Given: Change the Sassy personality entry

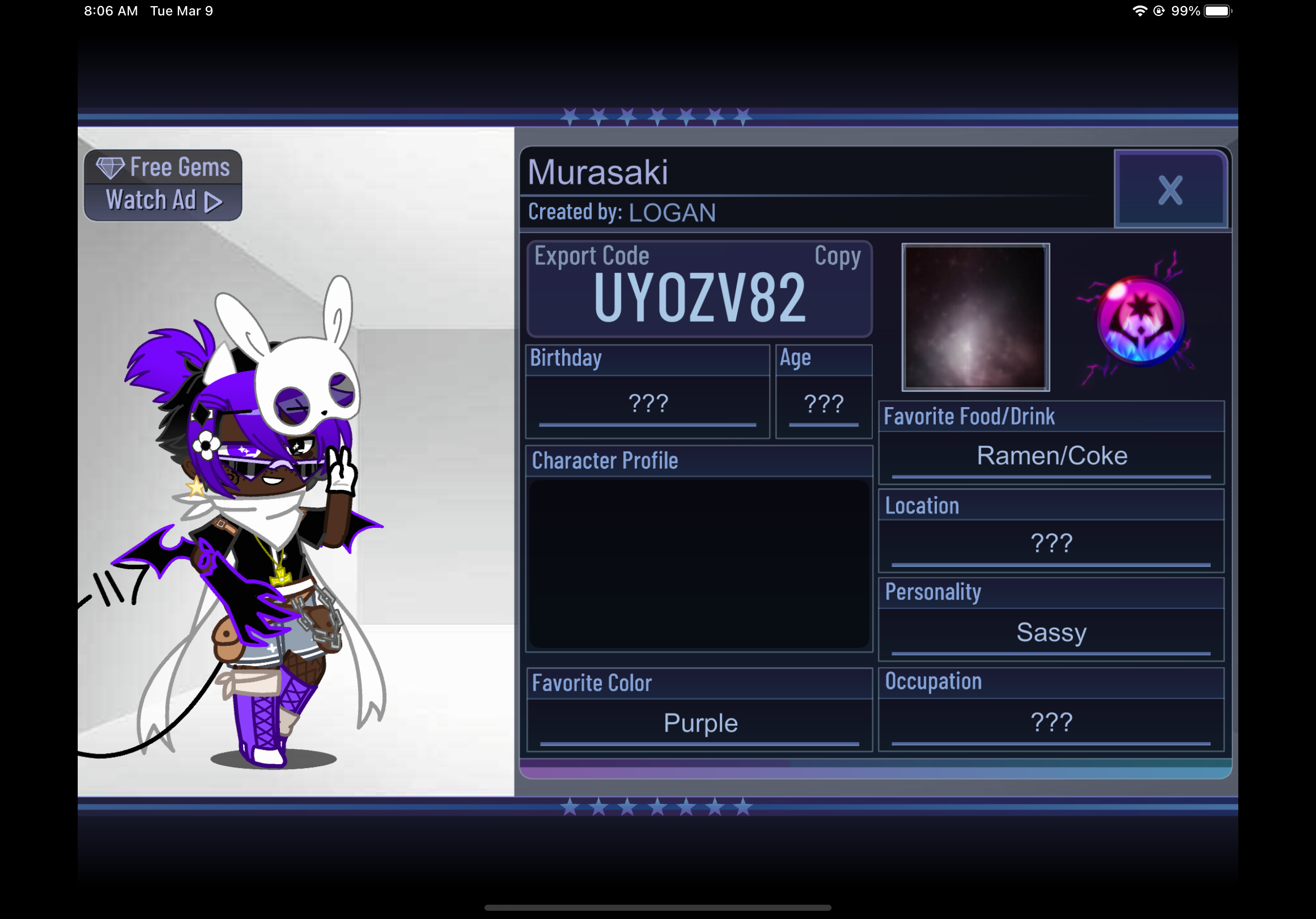Looking at the screenshot, I should (1051, 633).
